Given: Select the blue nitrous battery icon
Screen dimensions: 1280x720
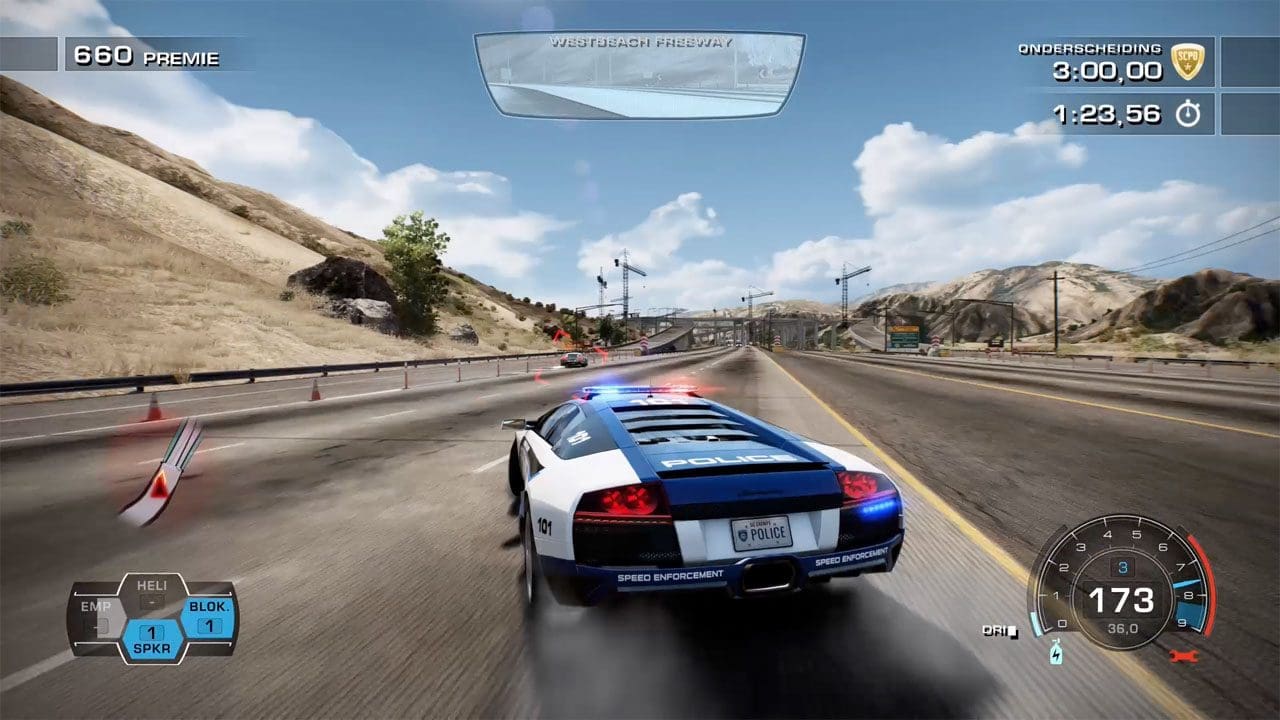Looking at the screenshot, I should (x=1057, y=654).
